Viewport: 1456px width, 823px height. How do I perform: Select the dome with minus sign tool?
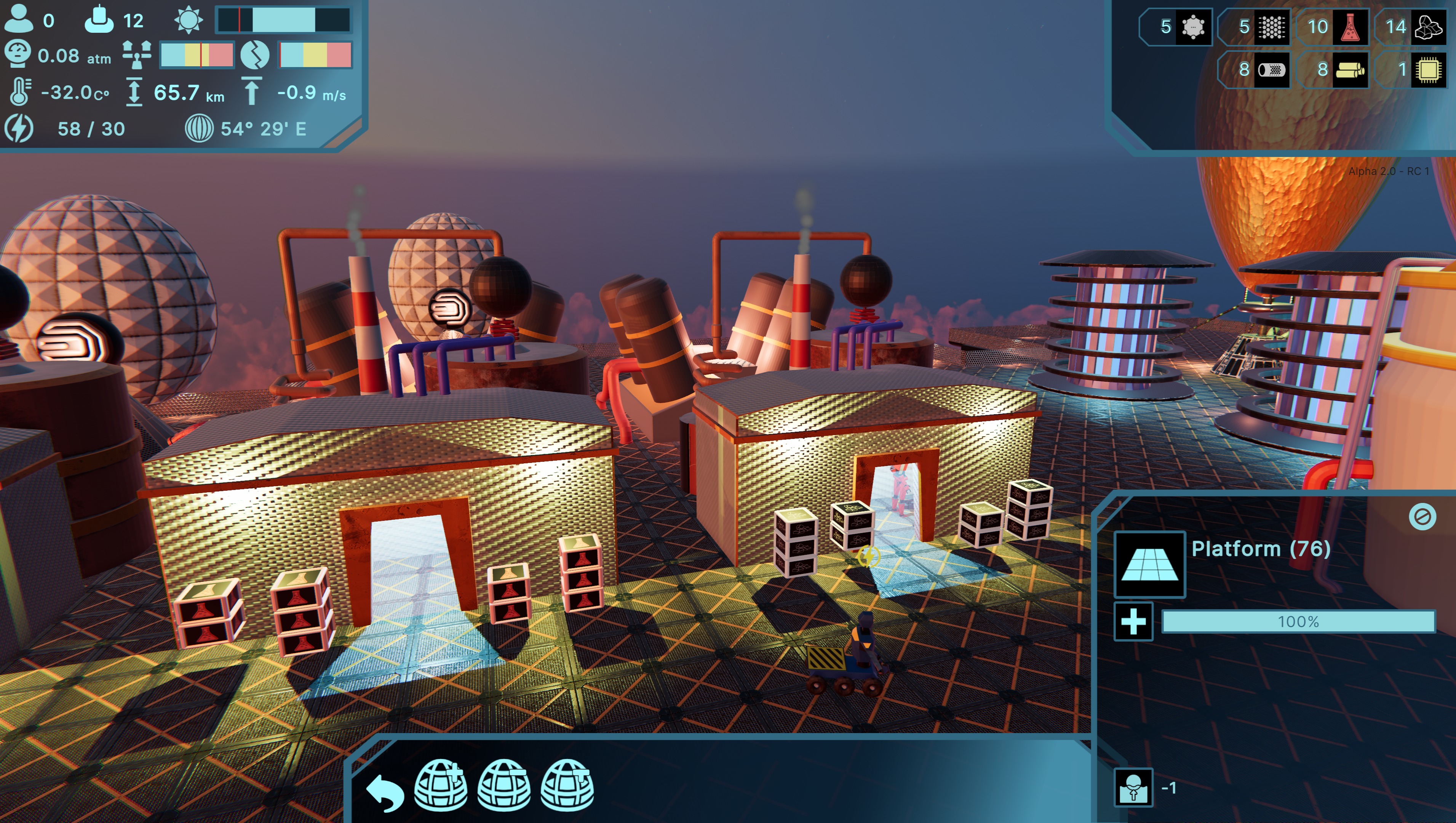coord(504,785)
